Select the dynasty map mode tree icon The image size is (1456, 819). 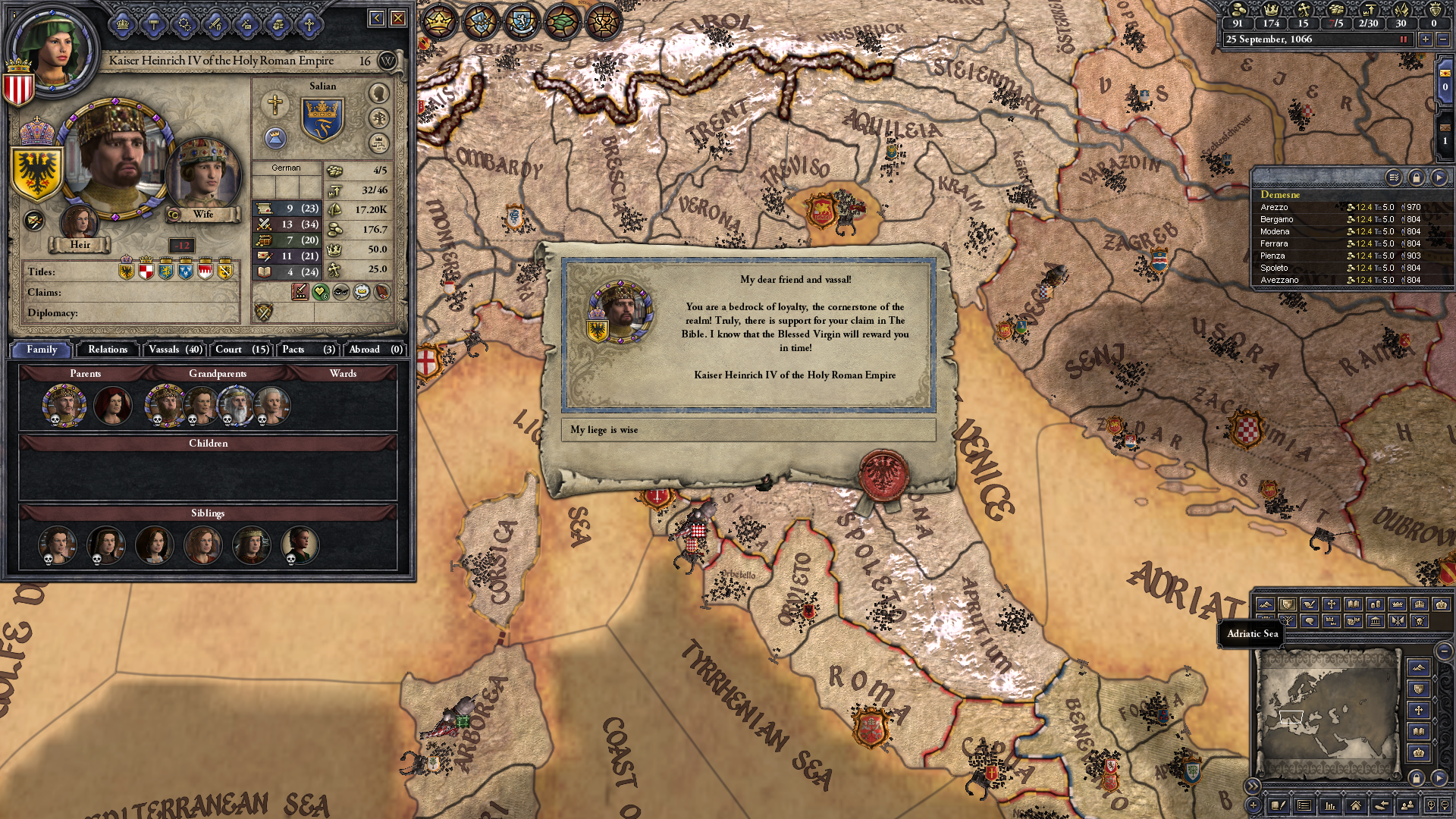pos(1288,622)
